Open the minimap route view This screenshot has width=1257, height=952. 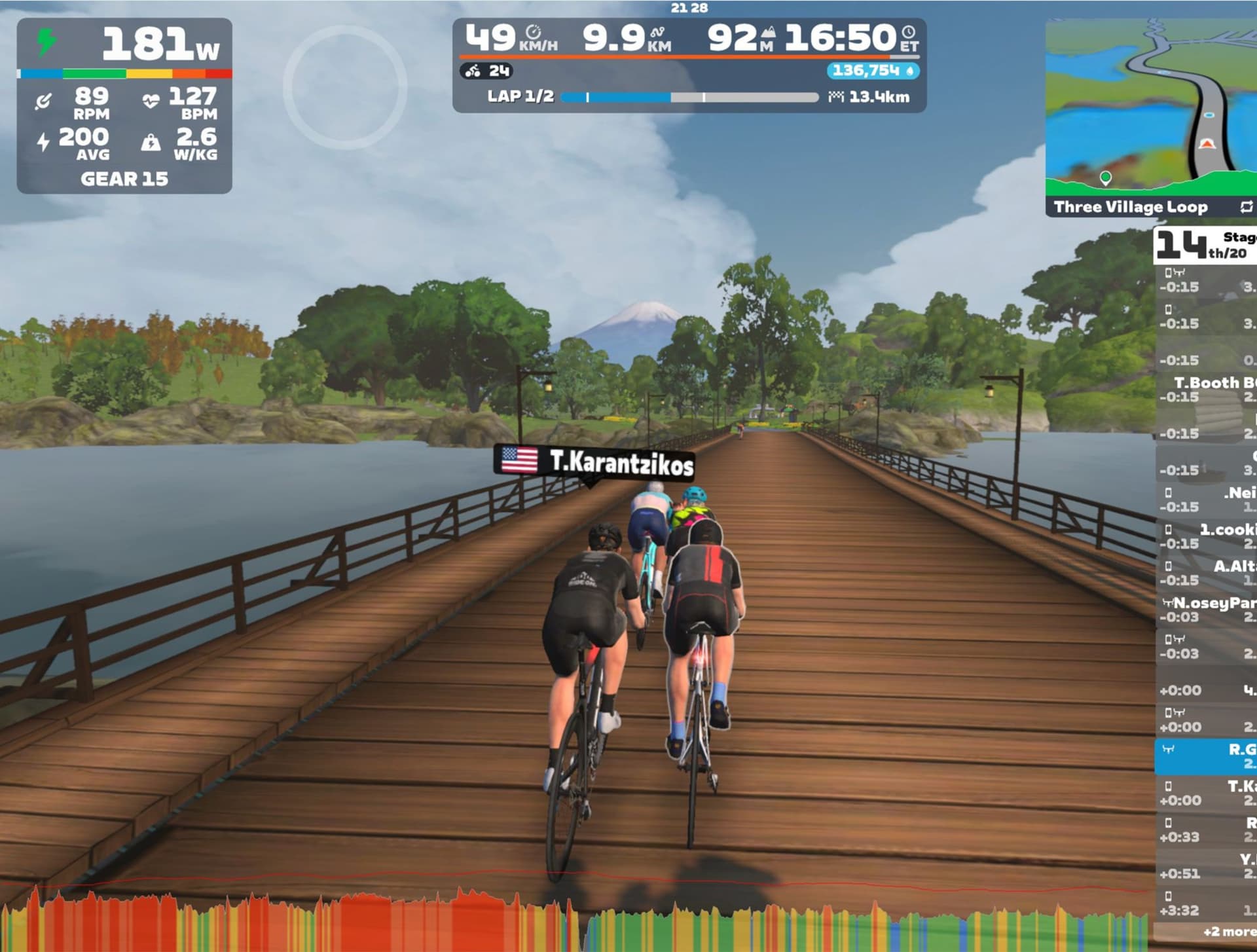pos(1150,108)
